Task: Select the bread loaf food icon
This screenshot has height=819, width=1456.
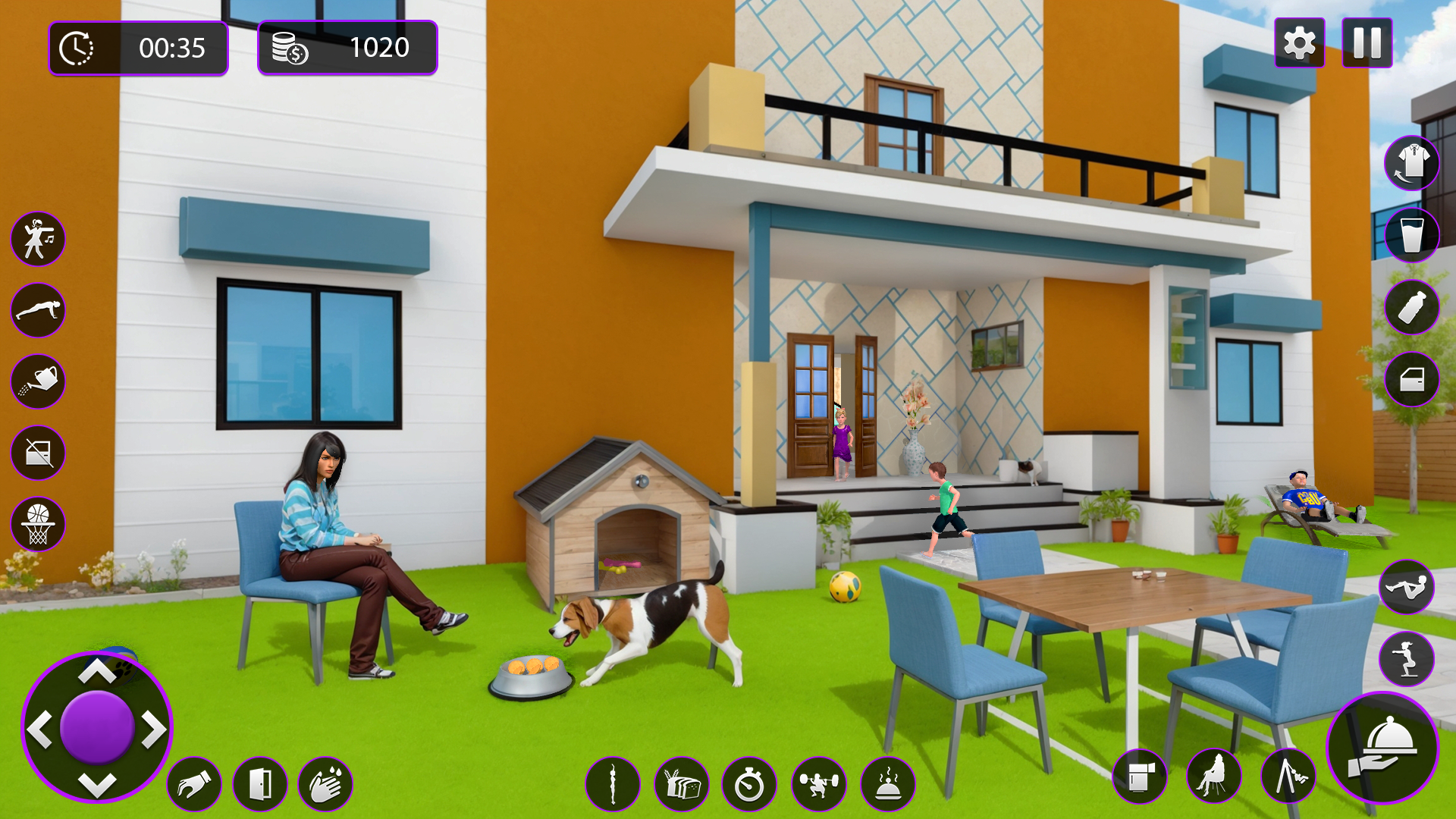Action: point(681,784)
